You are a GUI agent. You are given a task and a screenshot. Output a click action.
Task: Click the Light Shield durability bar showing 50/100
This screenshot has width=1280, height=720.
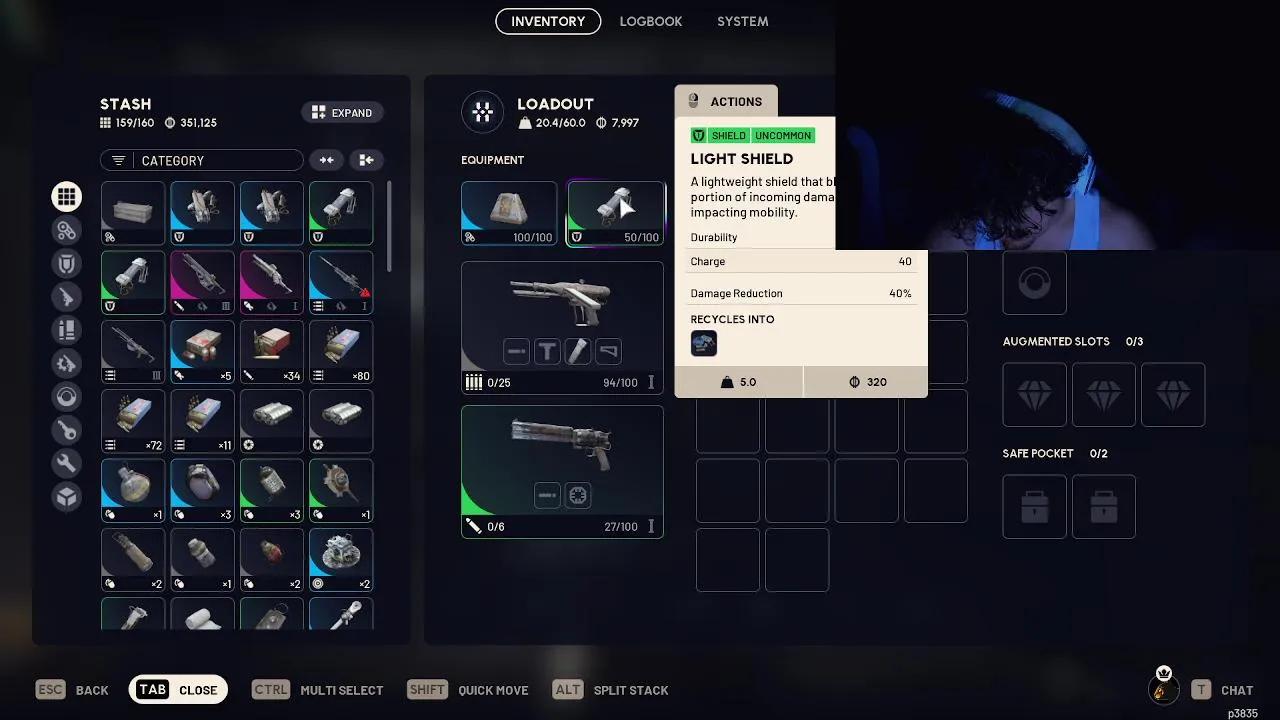615,238
